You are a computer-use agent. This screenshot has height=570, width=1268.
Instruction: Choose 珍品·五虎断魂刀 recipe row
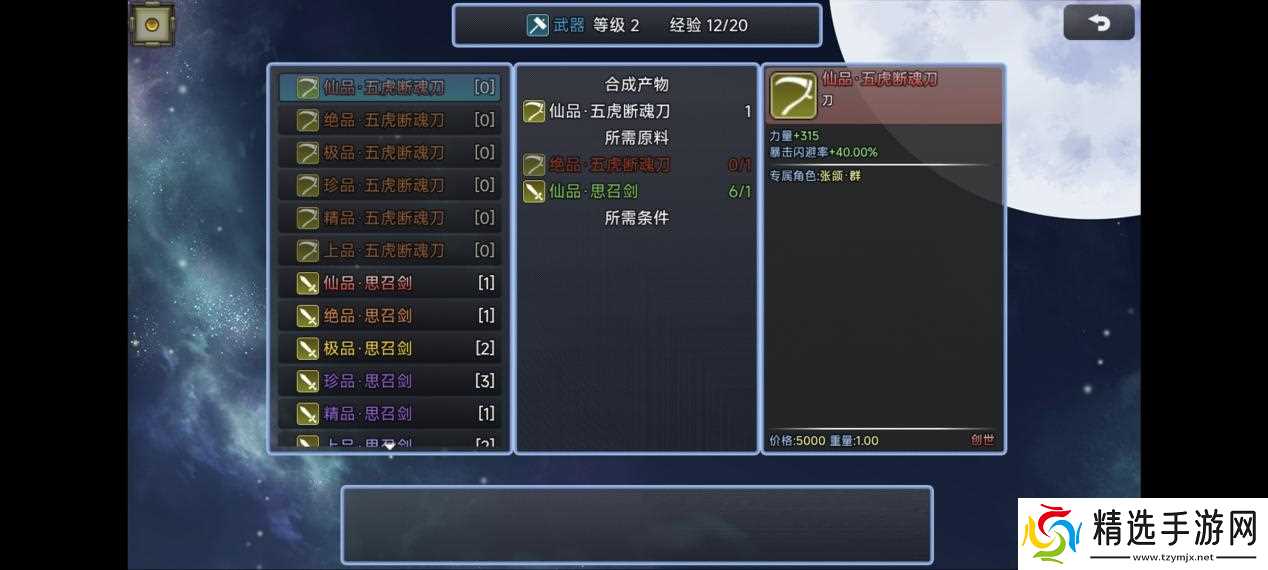(390, 185)
